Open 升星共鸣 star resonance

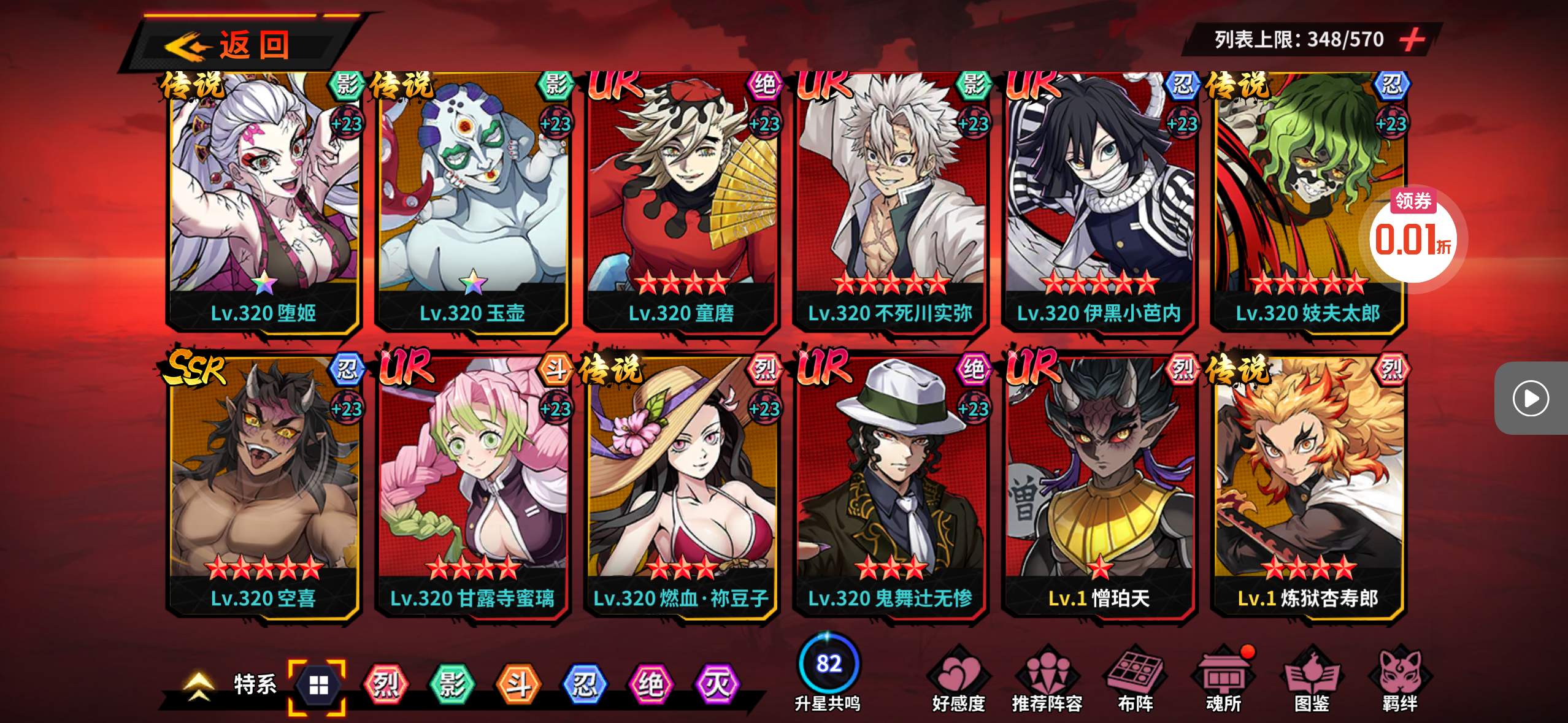point(828,673)
